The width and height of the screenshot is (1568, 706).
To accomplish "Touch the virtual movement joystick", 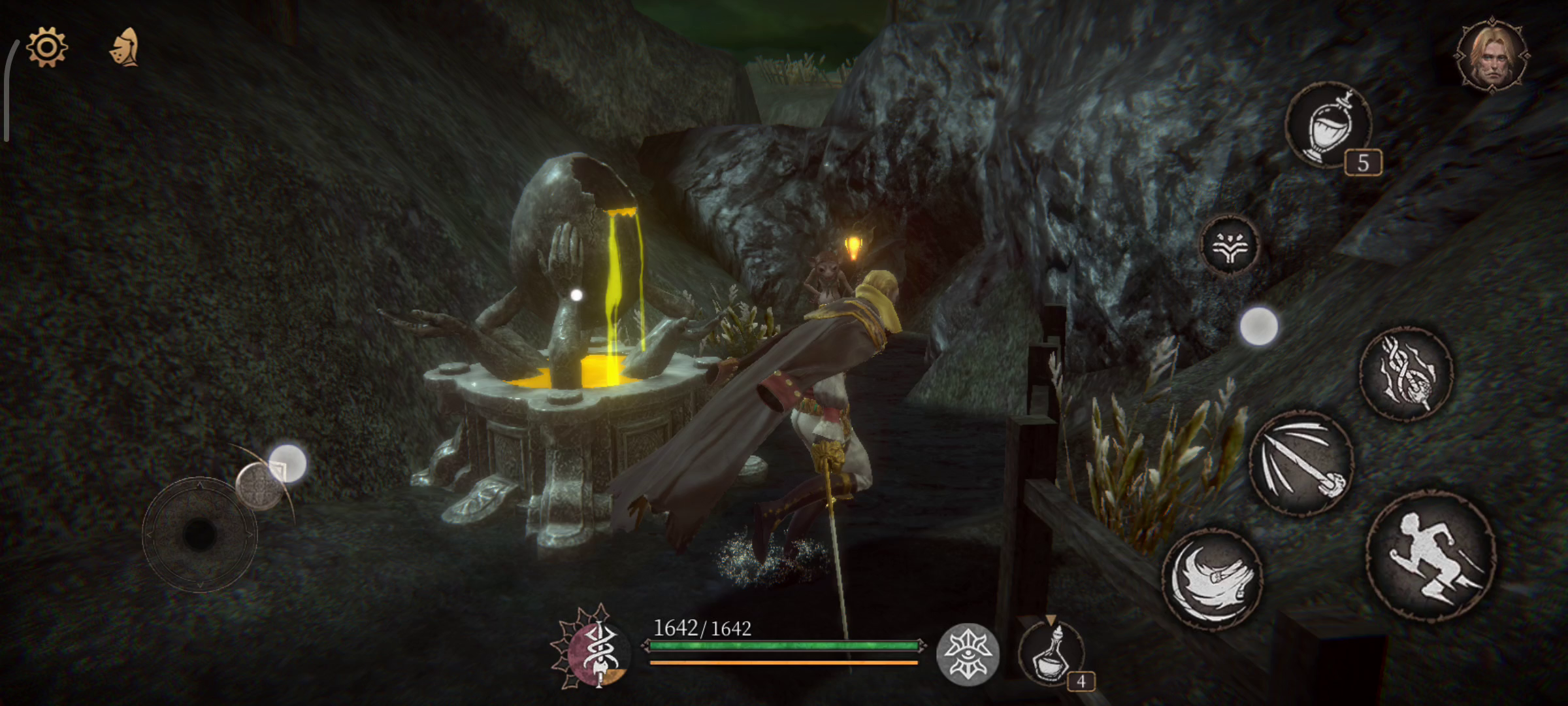I will [199, 535].
